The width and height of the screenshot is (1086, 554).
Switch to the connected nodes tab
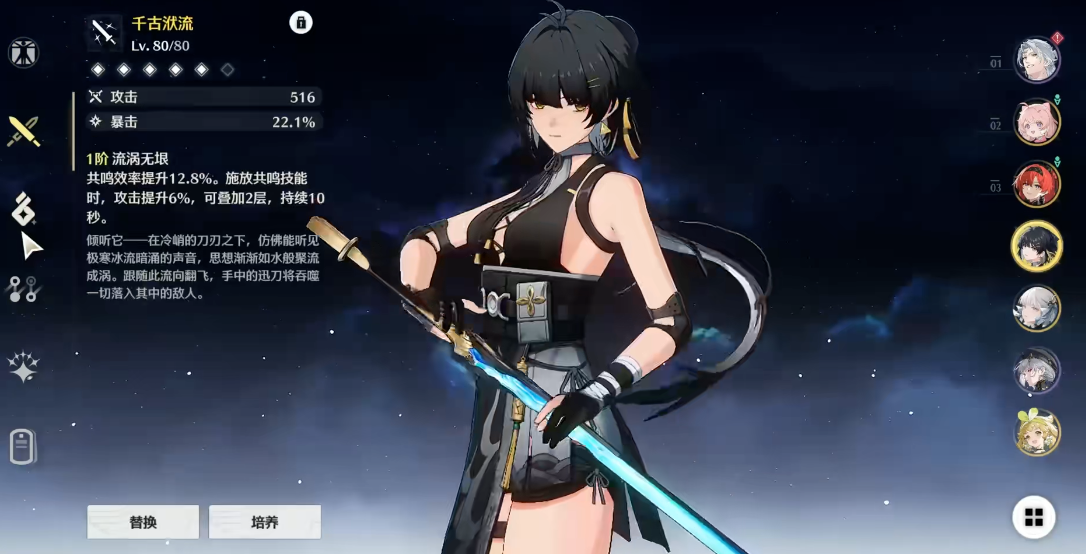tap(23, 289)
